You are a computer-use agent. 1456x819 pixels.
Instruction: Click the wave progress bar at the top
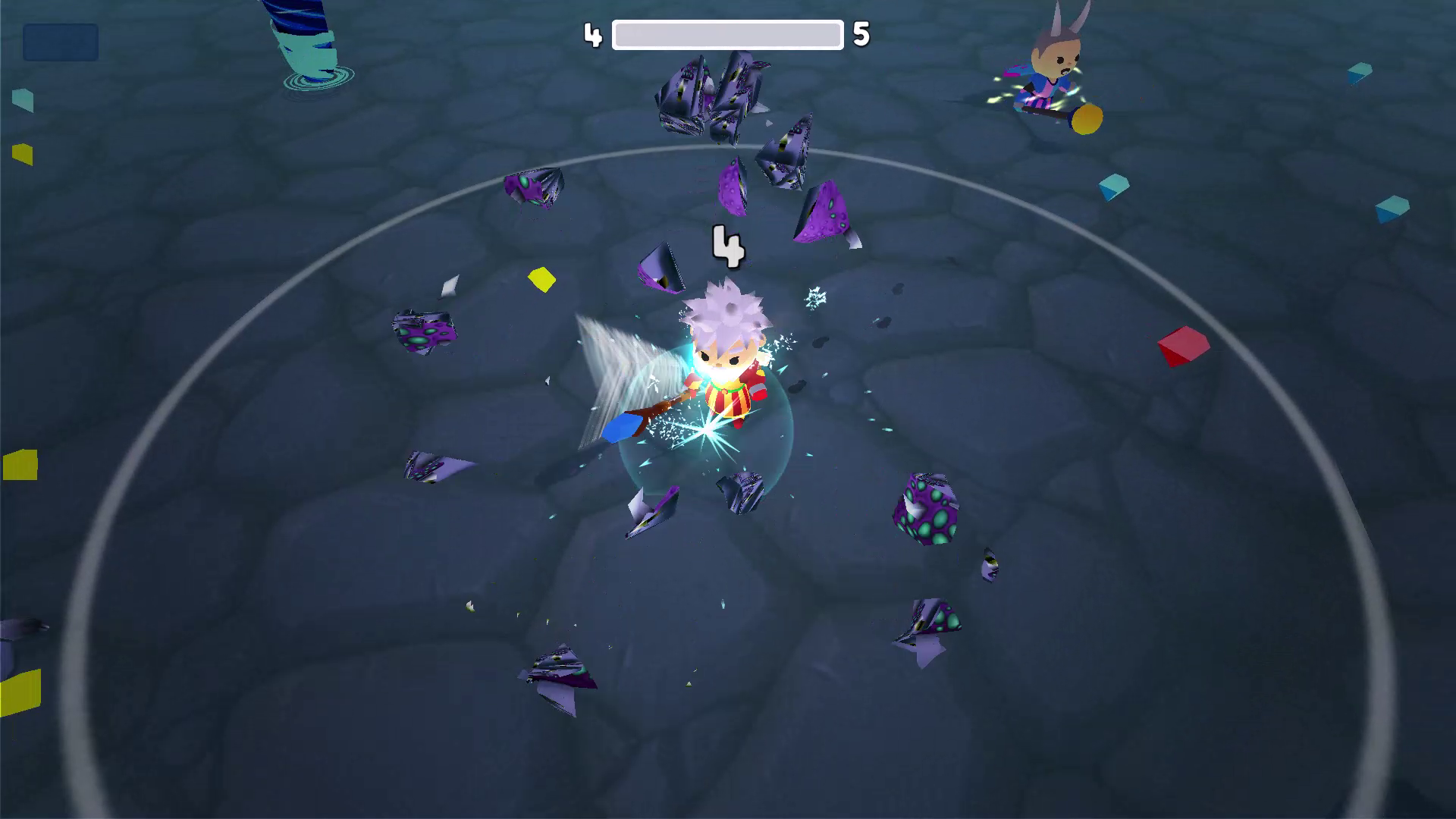pyautogui.click(x=726, y=33)
